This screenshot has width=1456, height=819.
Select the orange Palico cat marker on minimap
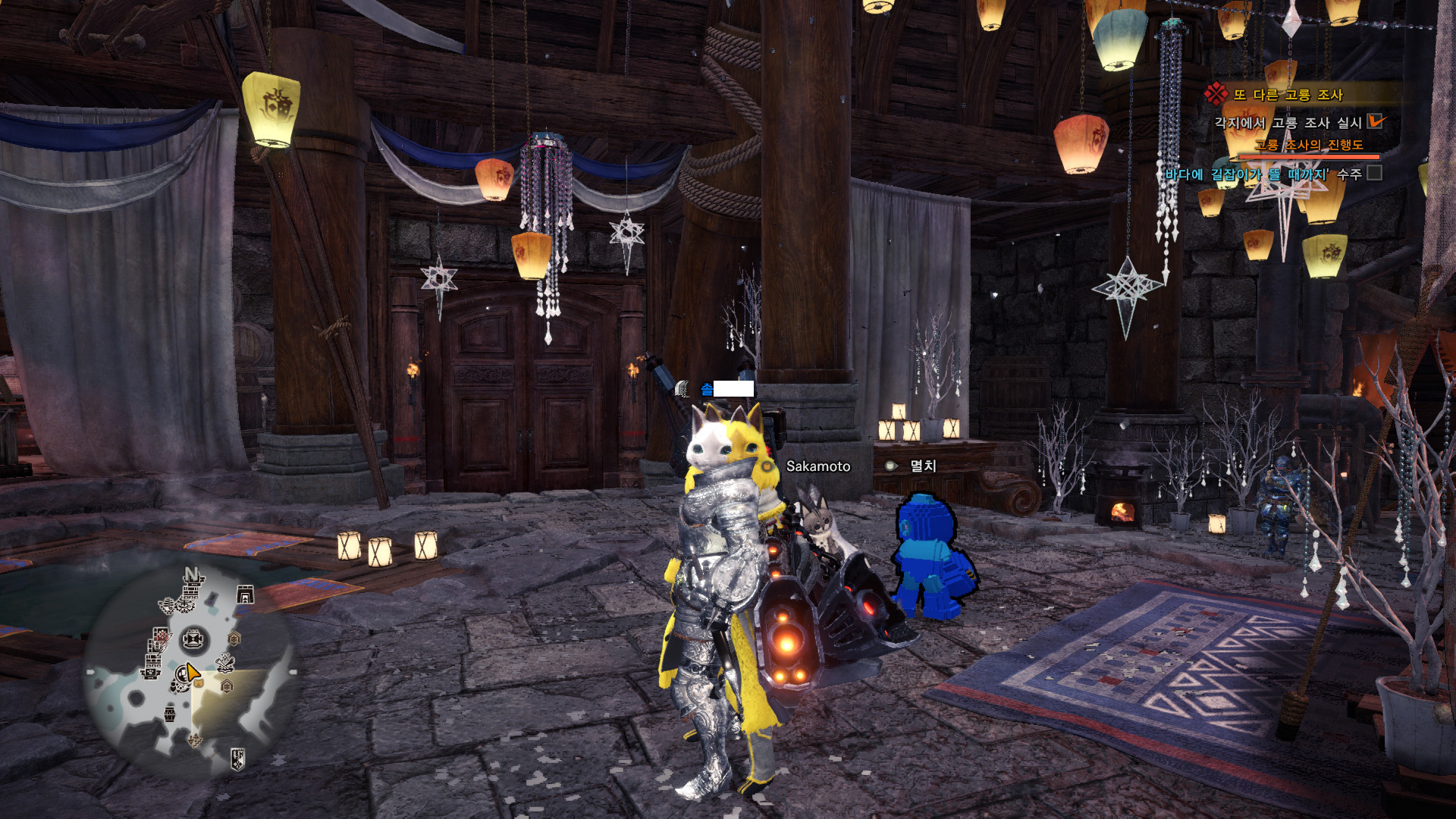point(198,682)
